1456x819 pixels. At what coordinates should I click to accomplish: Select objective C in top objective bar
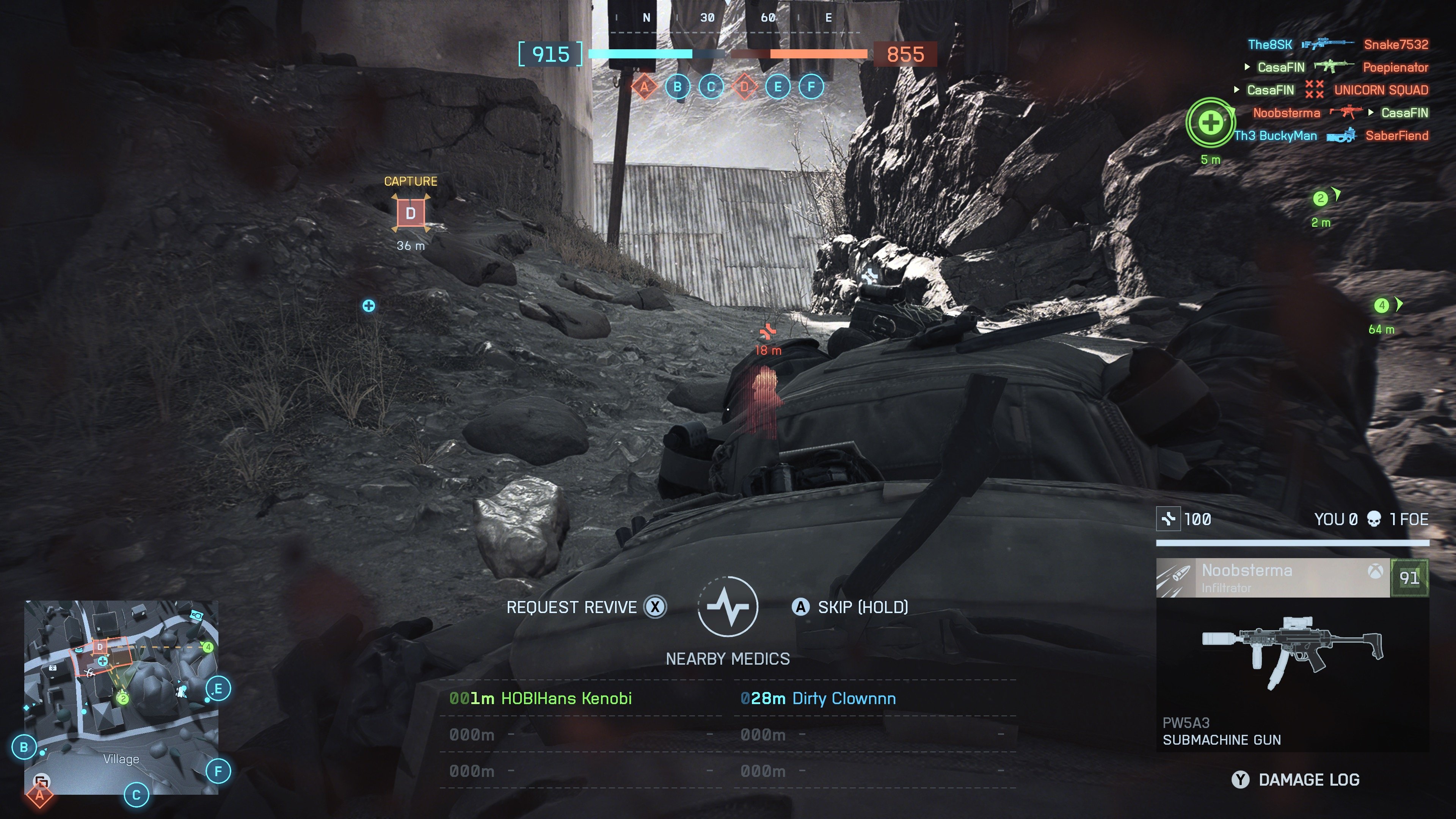[711, 86]
